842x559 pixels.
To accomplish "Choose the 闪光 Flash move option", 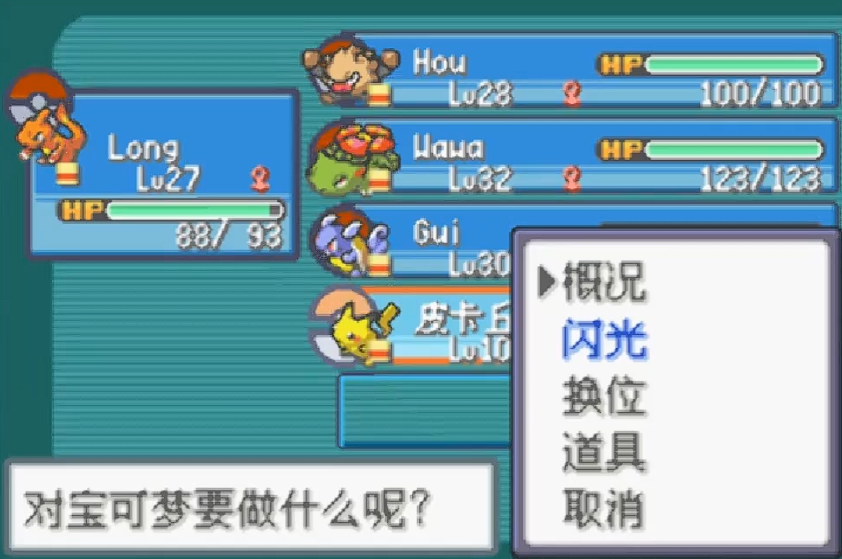I will point(604,341).
